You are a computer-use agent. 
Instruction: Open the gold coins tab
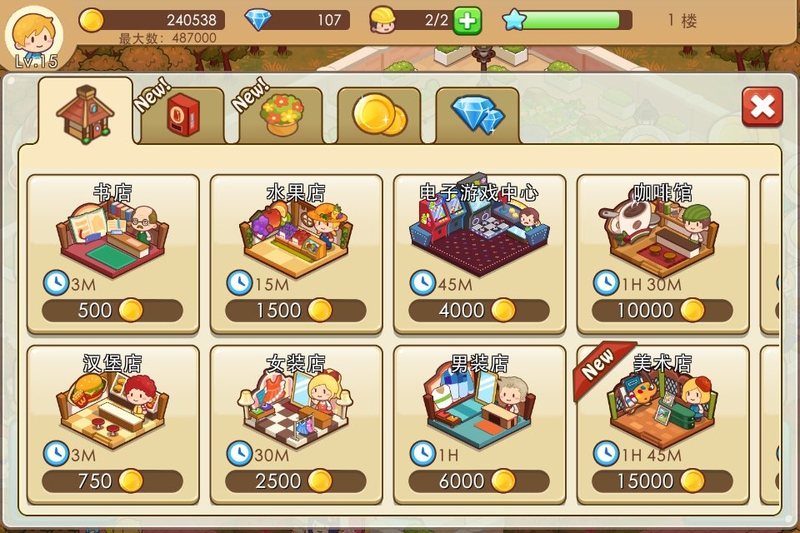tap(379, 117)
